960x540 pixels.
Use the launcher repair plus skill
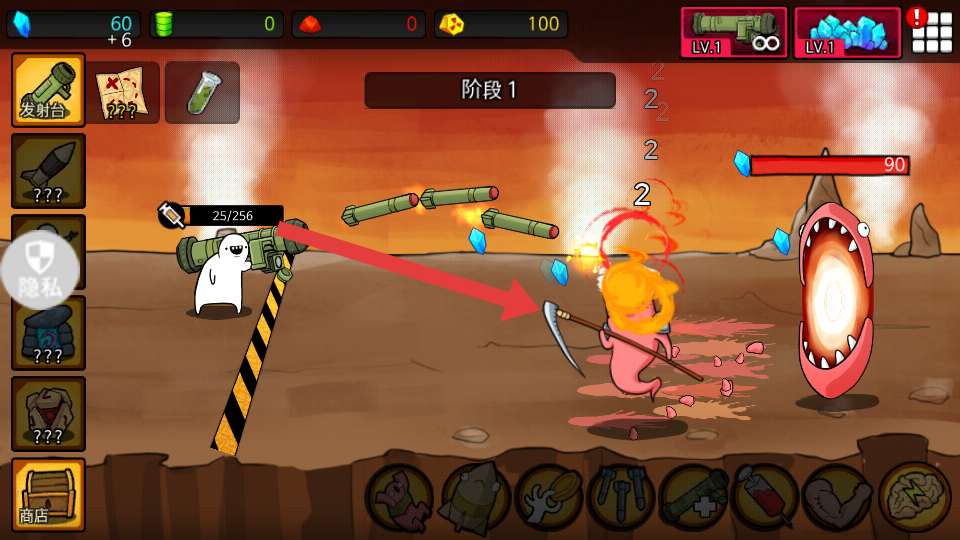(x=693, y=497)
